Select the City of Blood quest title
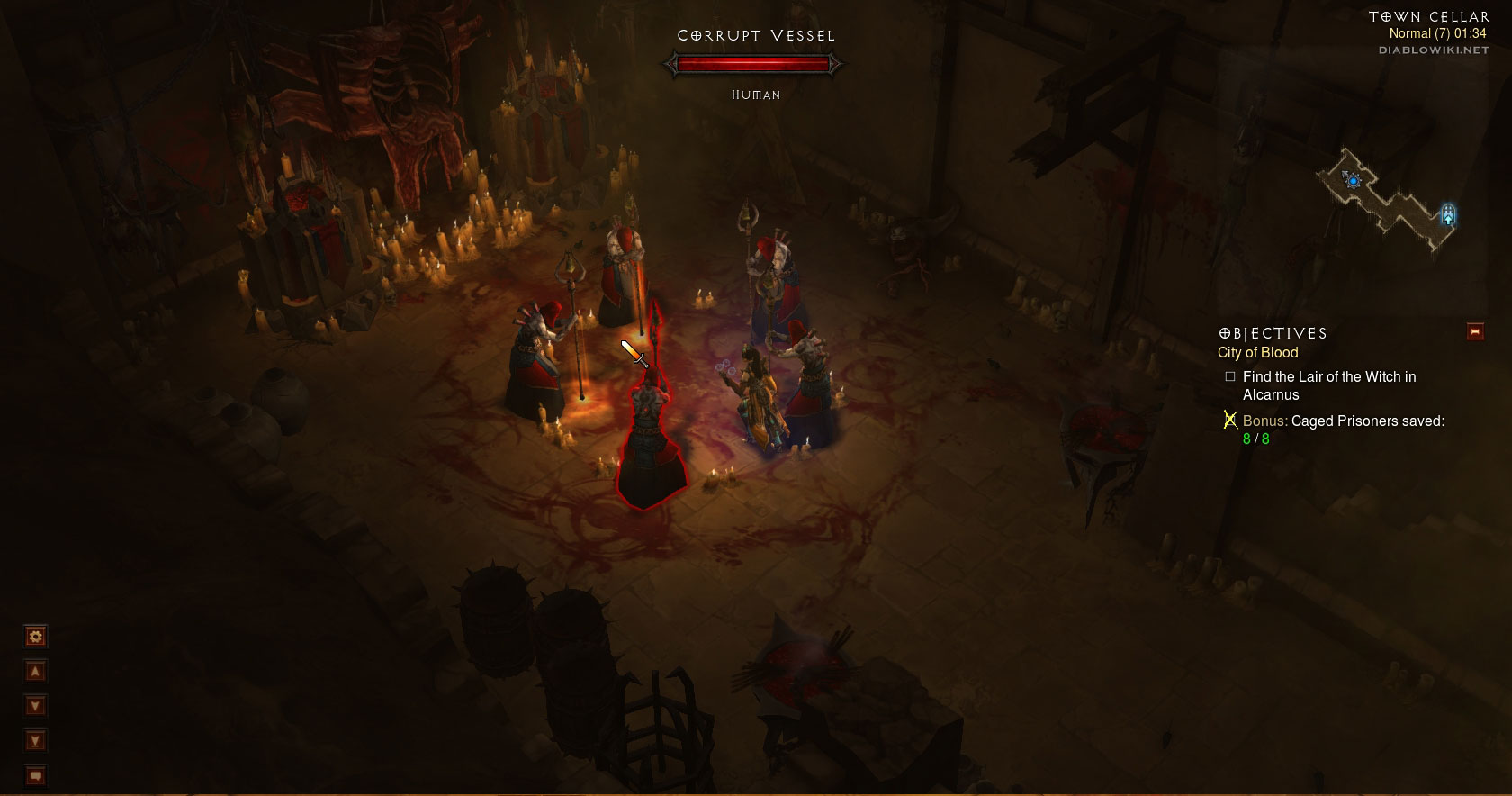 pyautogui.click(x=1257, y=353)
